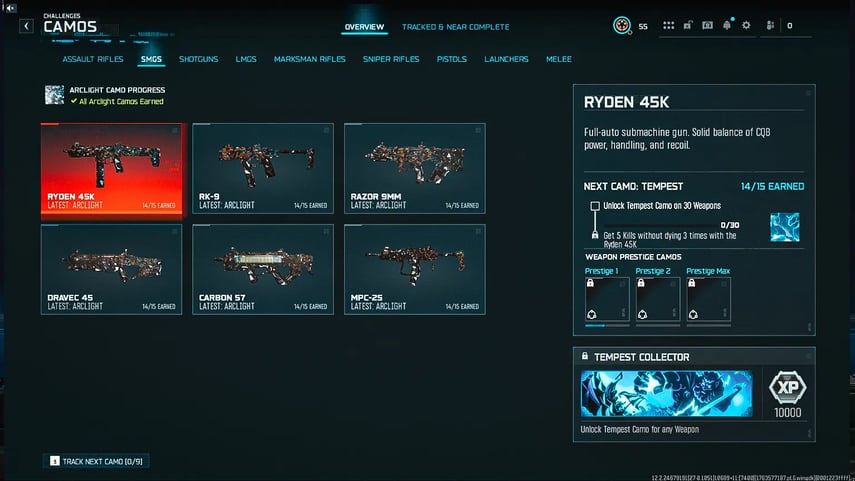Image resolution: width=855 pixels, height=481 pixels.
Task: Choose the Shotguns weapon category
Action: 198,59
